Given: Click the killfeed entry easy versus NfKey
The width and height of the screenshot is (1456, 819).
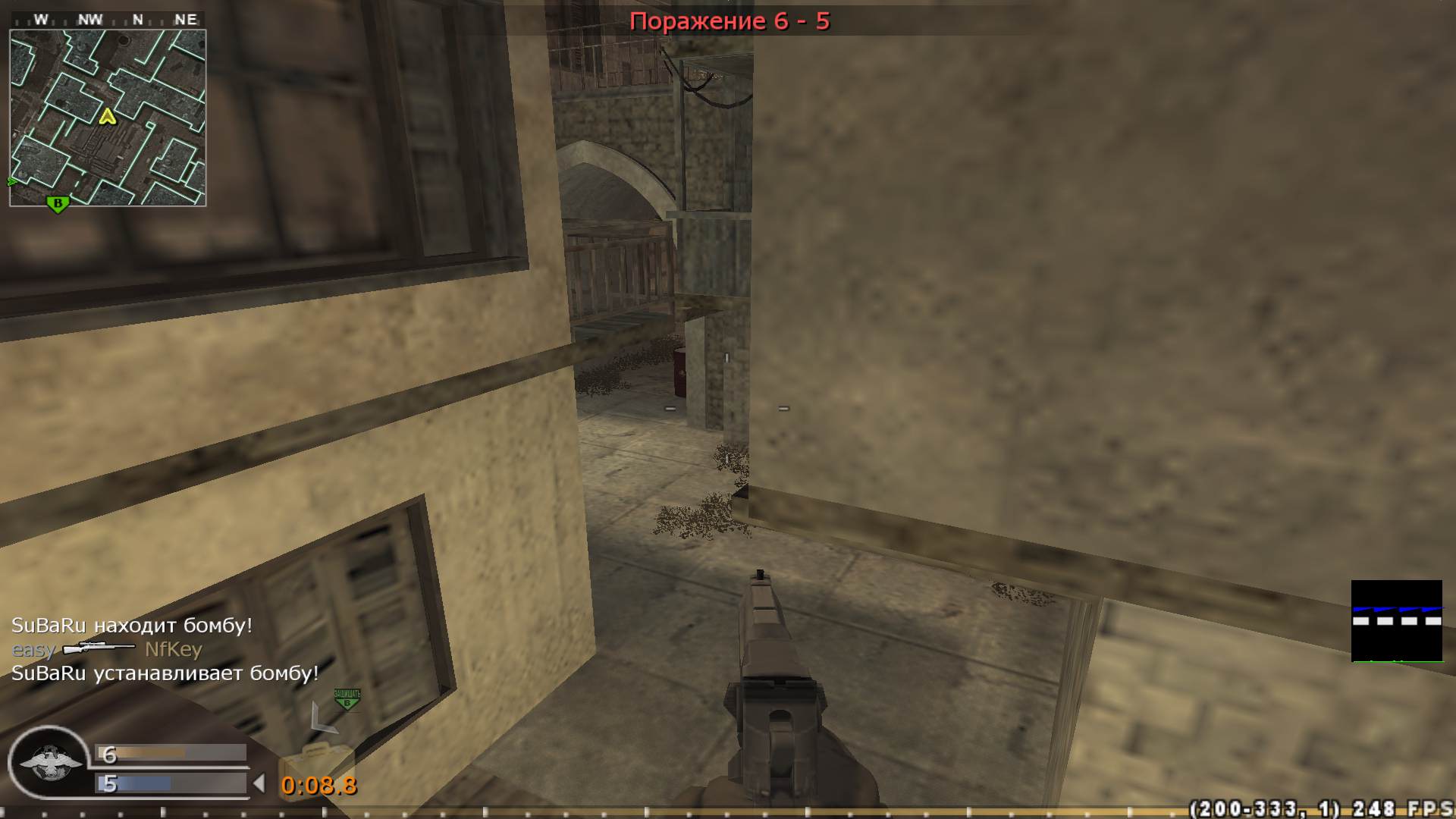Looking at the screenshot, I should click(x=106, y=650).
